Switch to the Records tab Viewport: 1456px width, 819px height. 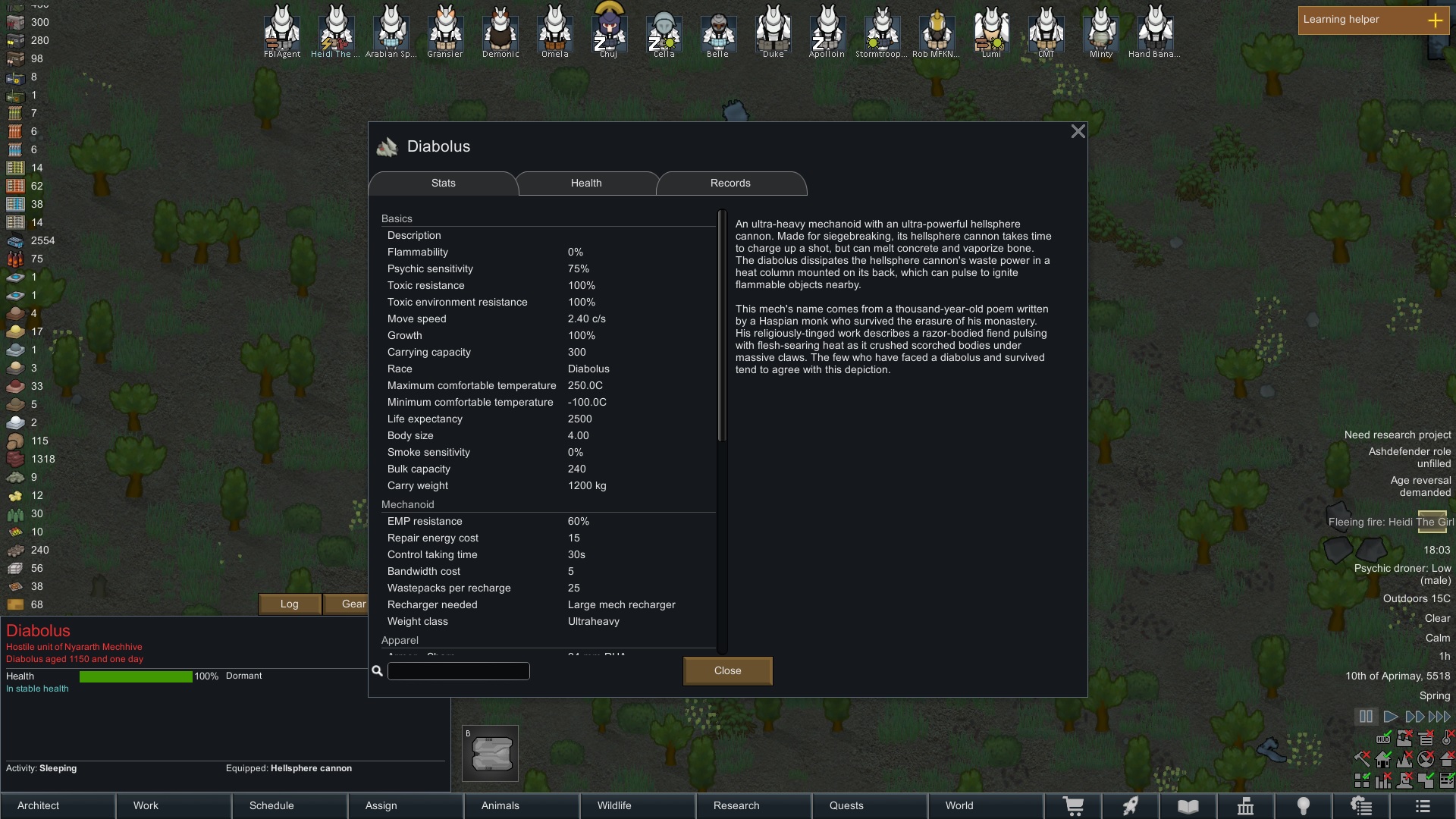pos(730,183)
